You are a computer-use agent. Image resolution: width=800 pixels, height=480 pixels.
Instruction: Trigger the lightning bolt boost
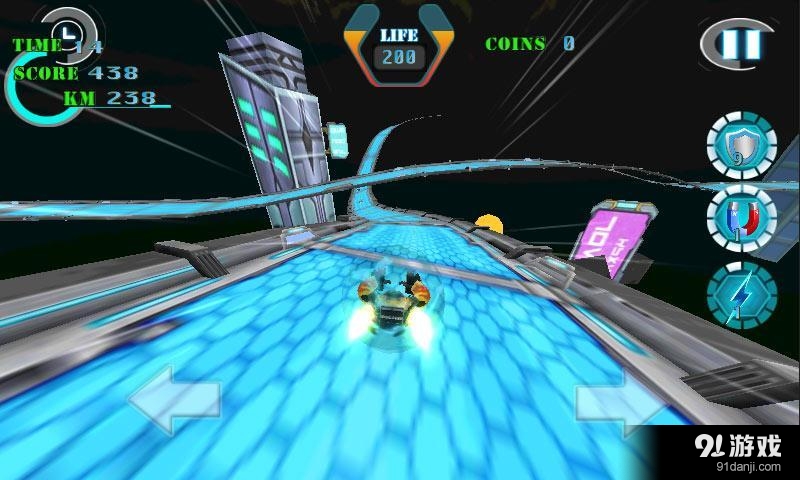[x=741, y=290]
